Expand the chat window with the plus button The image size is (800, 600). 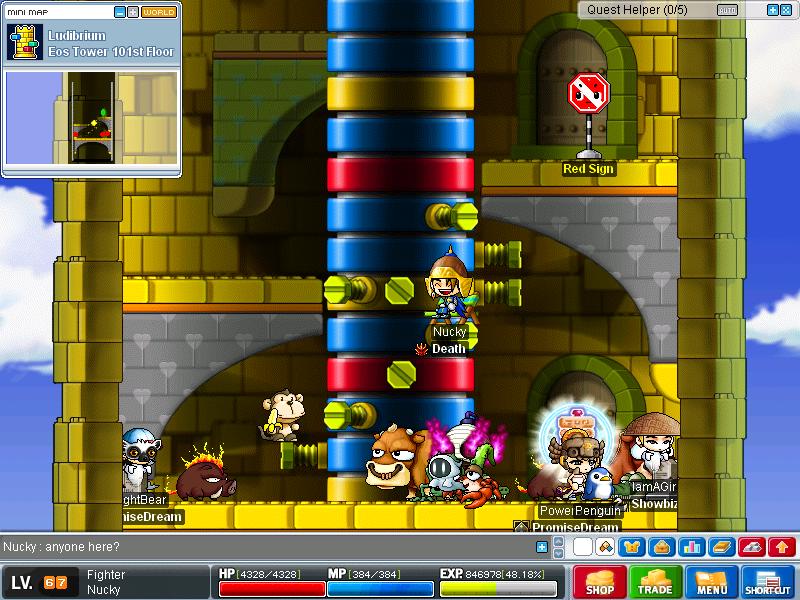pos(542,547)
